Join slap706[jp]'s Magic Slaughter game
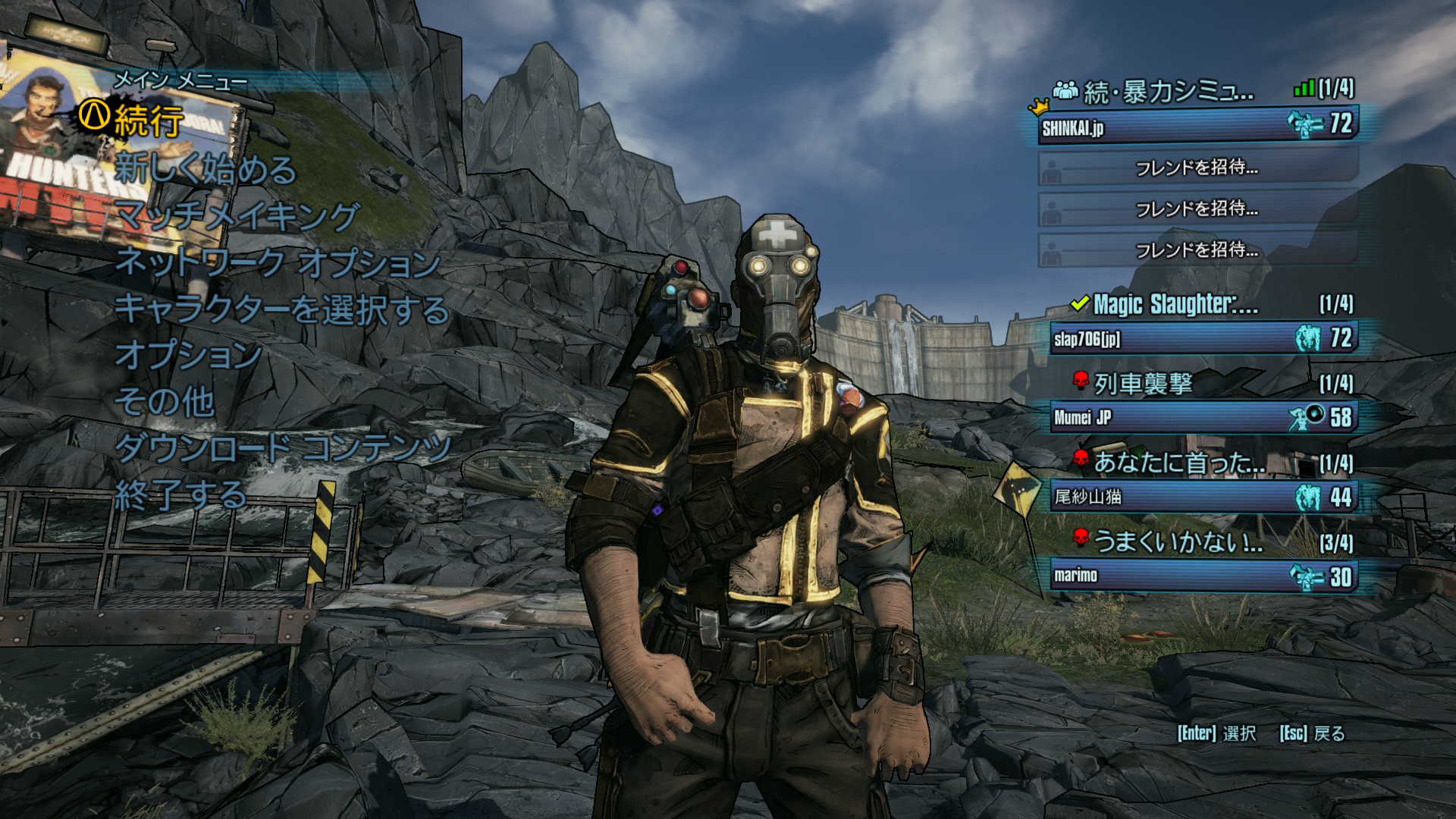The width and height of the screenshot is (1456, 819). [1203, 338]
